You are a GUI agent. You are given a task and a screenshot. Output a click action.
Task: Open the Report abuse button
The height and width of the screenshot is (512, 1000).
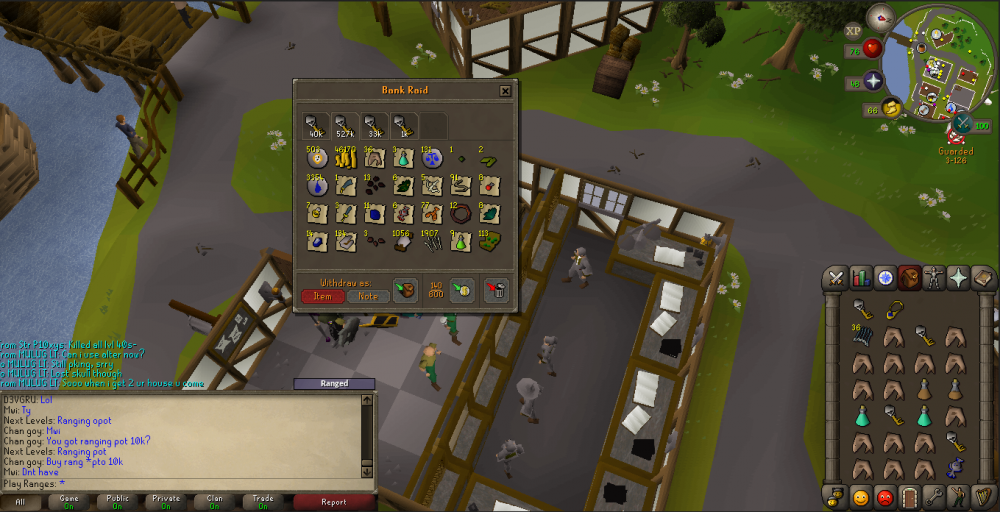334,502
